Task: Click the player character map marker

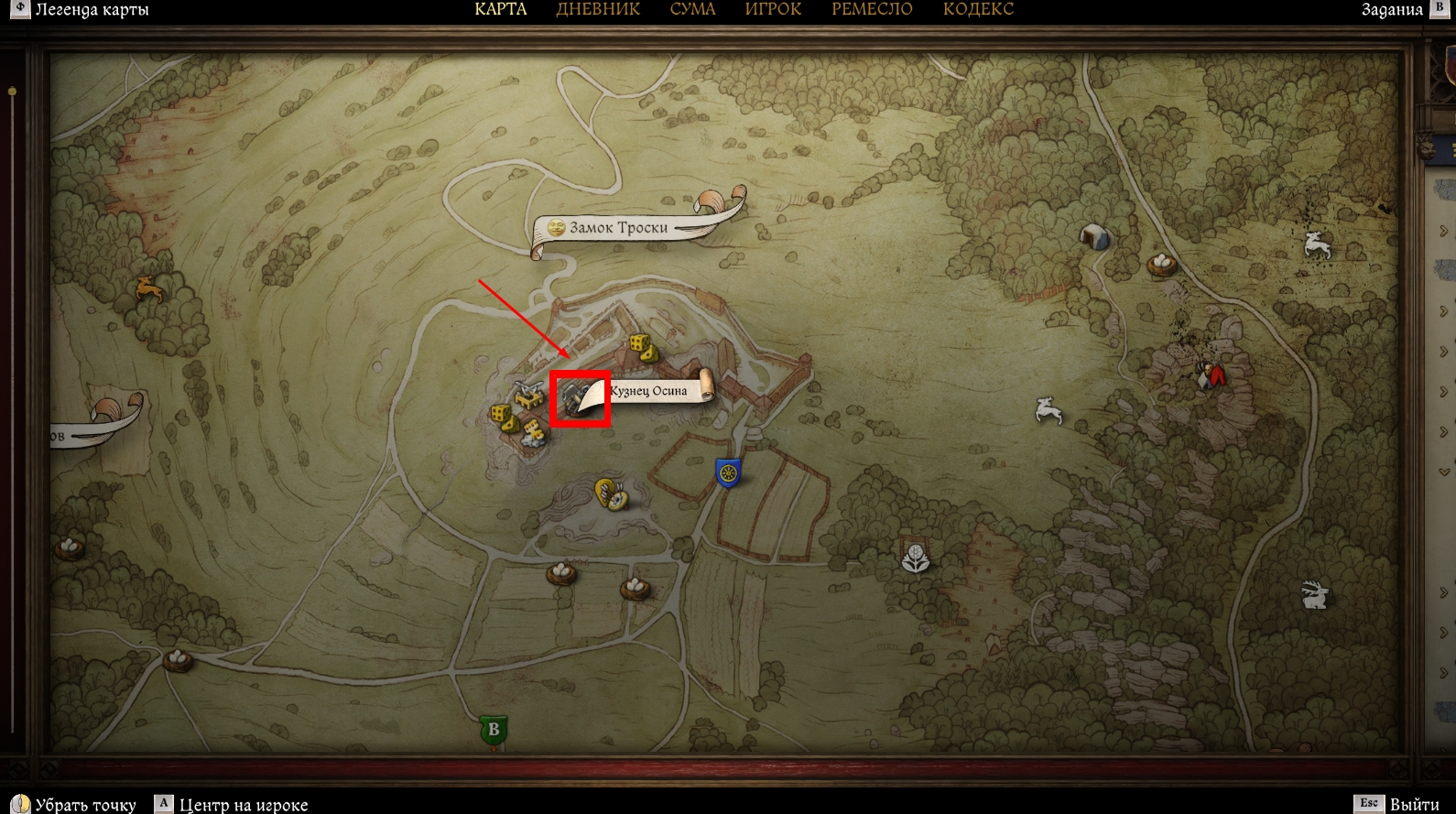Action: [x=1212, y=374]
